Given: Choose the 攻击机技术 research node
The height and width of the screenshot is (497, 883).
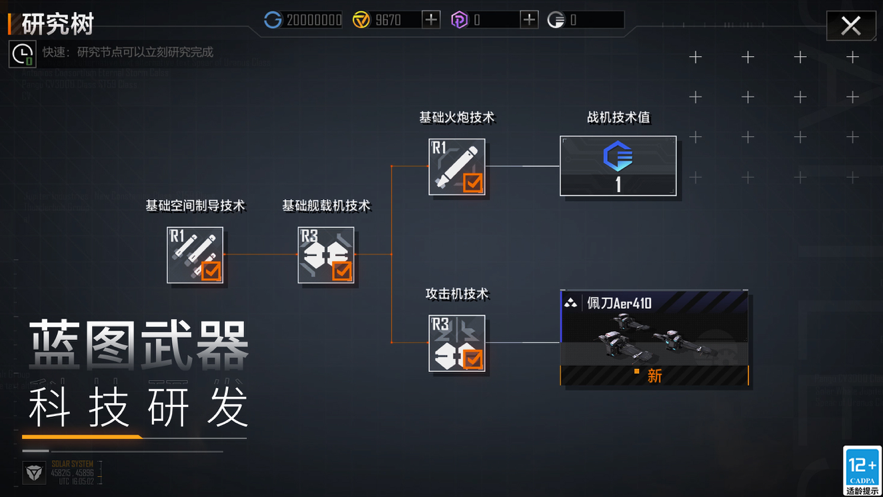Looking at the screenshot, I should [x=457, y=343].
